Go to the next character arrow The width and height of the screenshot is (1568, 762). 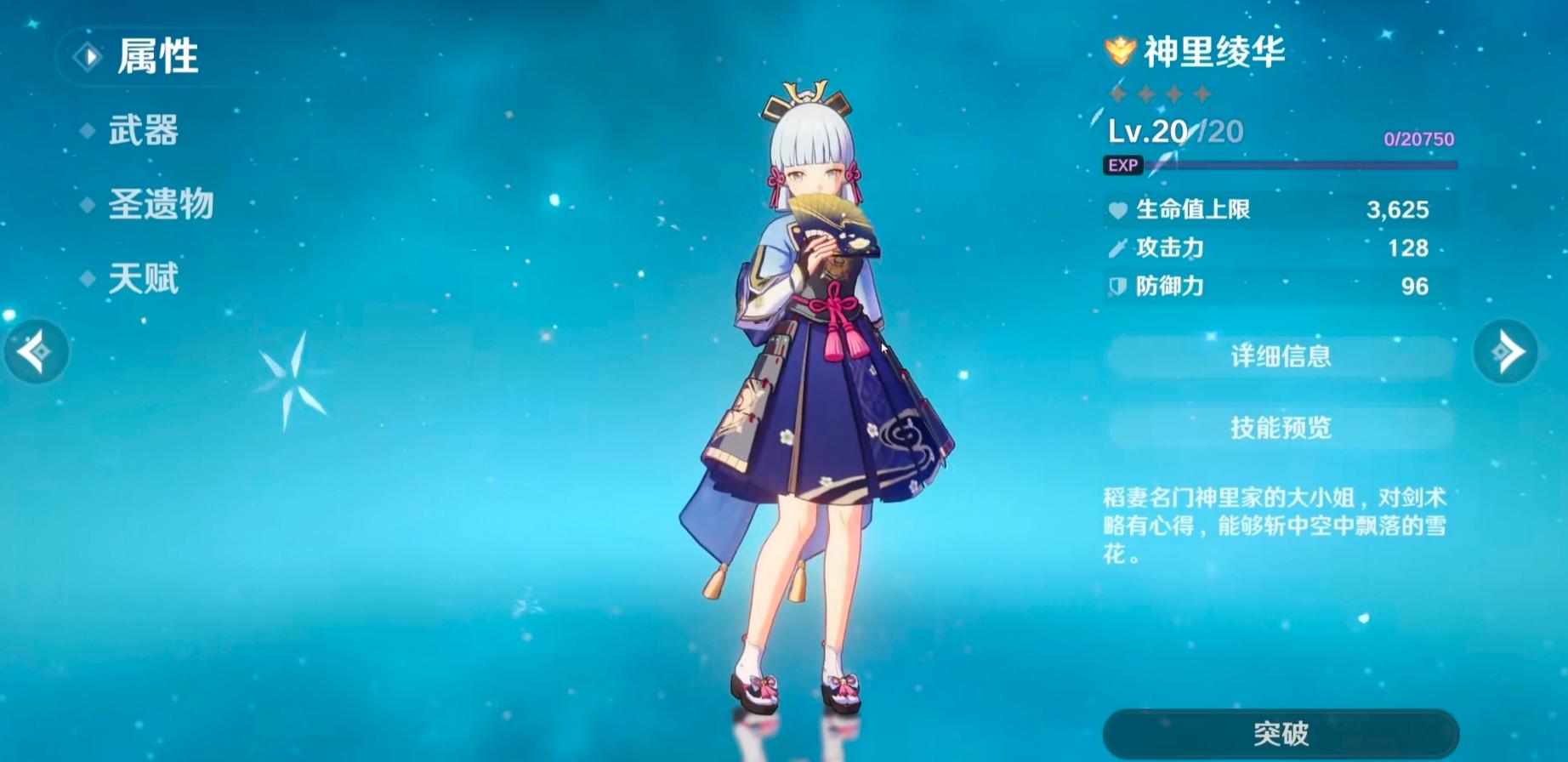[x=1505, y=351]
